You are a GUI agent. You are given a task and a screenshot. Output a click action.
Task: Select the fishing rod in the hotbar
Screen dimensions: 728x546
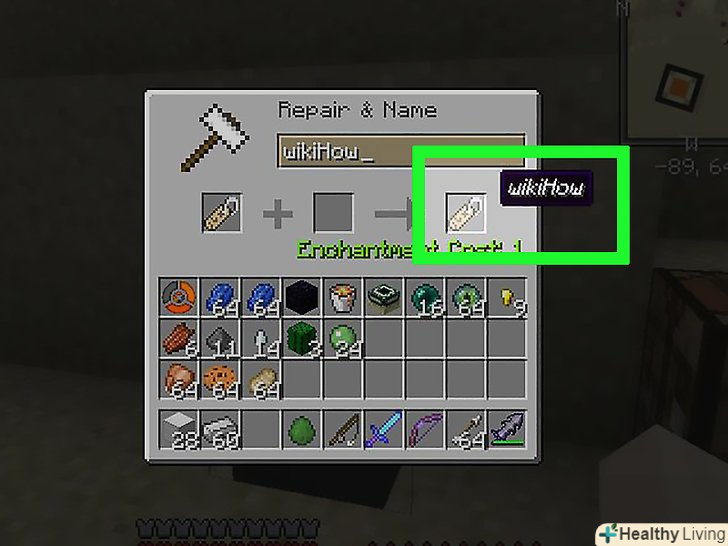(343, 431)
